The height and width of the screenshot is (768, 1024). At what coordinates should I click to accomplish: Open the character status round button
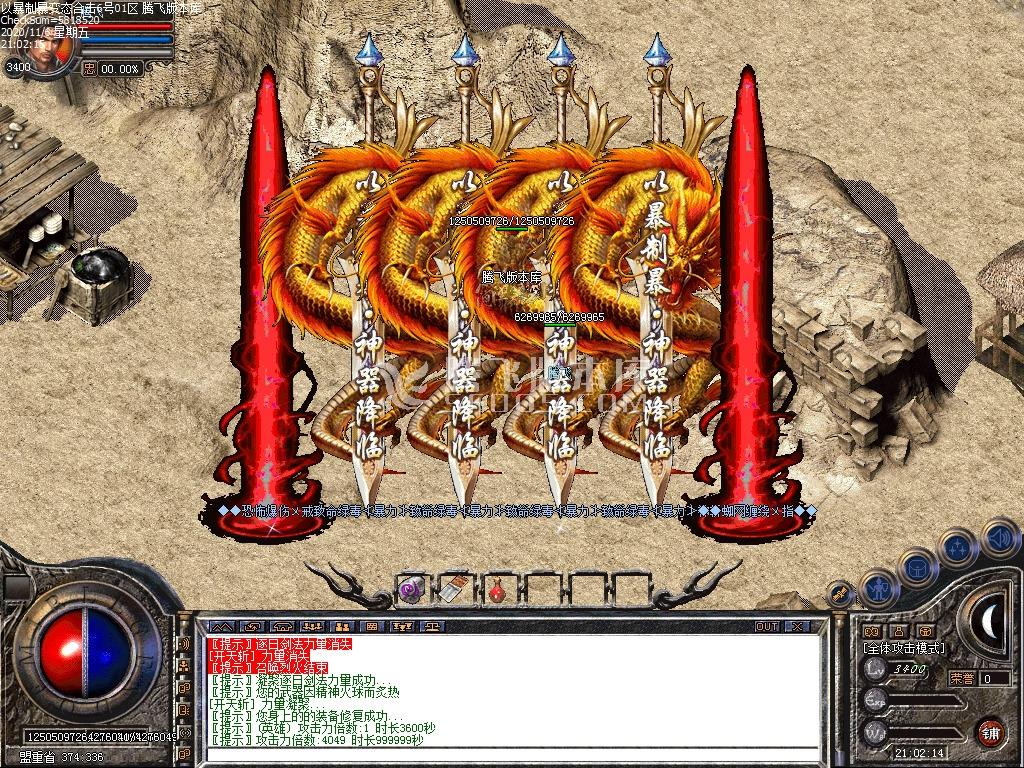pyautogui.click(x=877, y=589)
